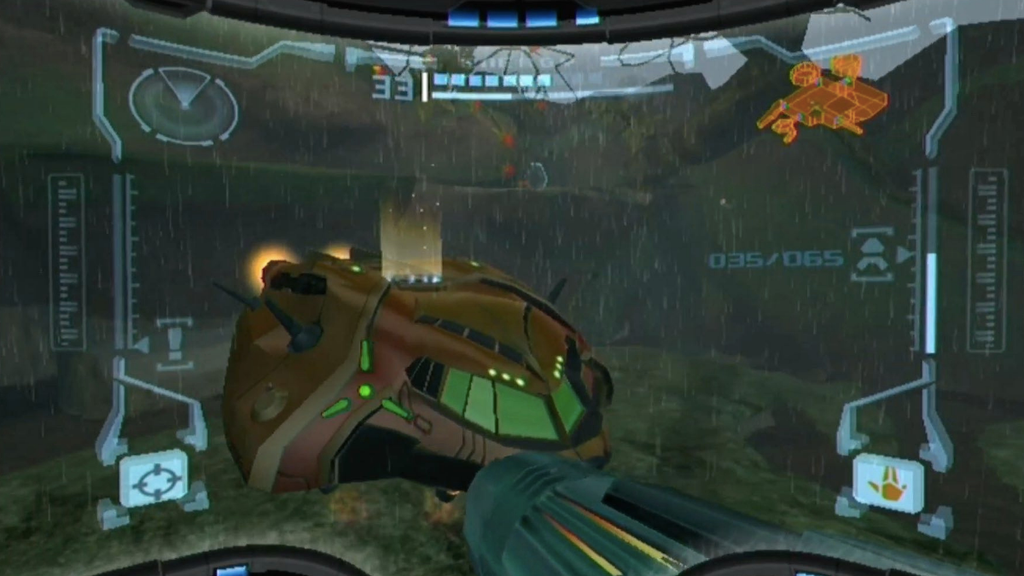This screenshot has width=1024, height=576.
Task: Open the orange 3D area minimap
Action: coord(823,97)
